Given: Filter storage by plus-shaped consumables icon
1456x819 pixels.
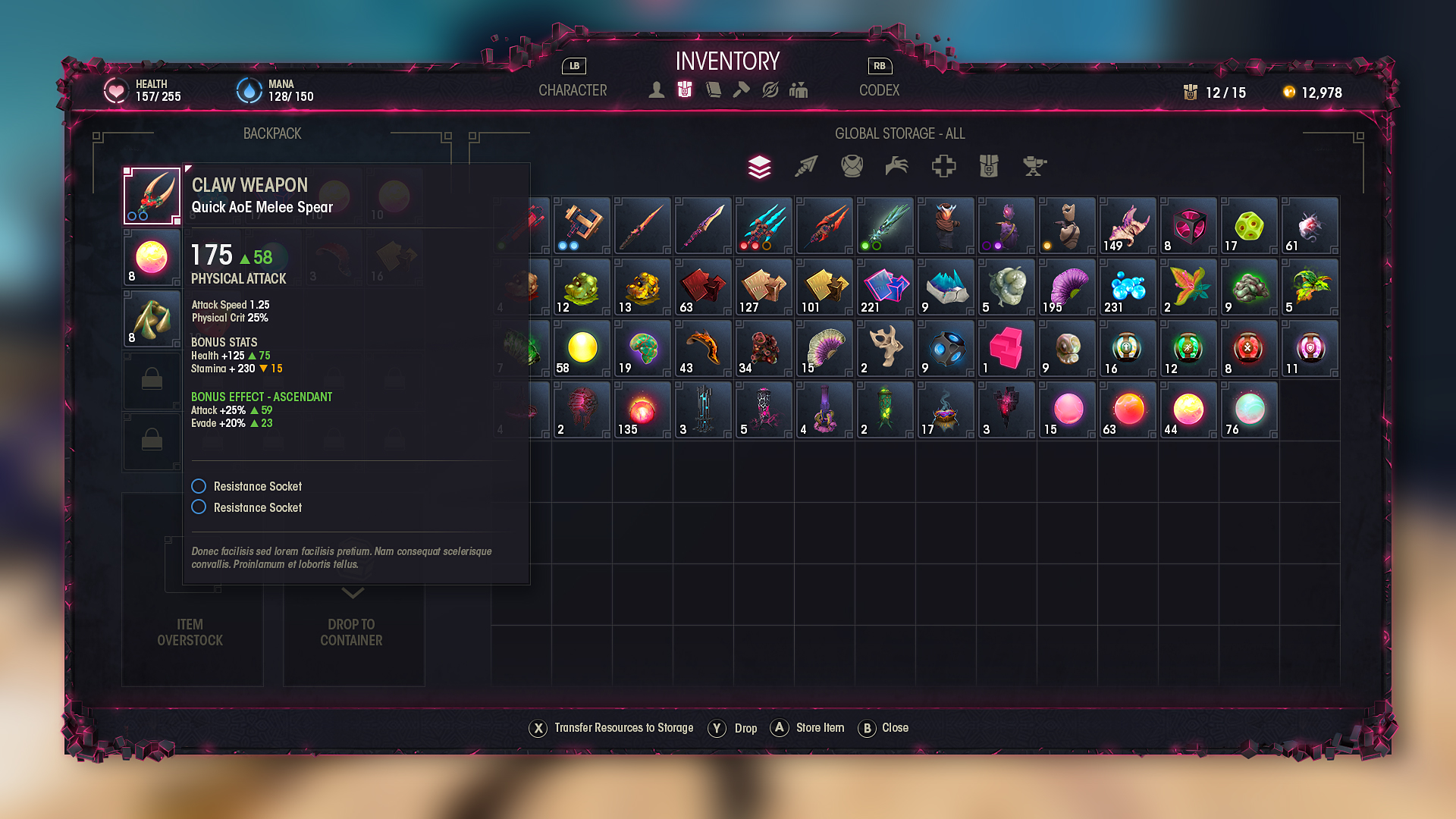Looking at the screenshot, I should pos(943,166).
